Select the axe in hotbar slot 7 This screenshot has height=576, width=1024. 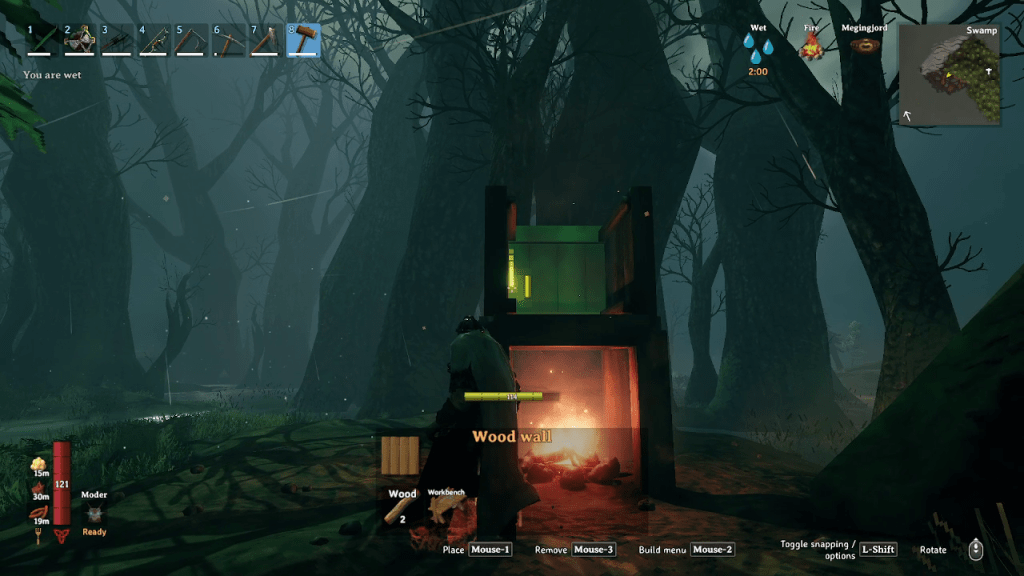(266, 40)
